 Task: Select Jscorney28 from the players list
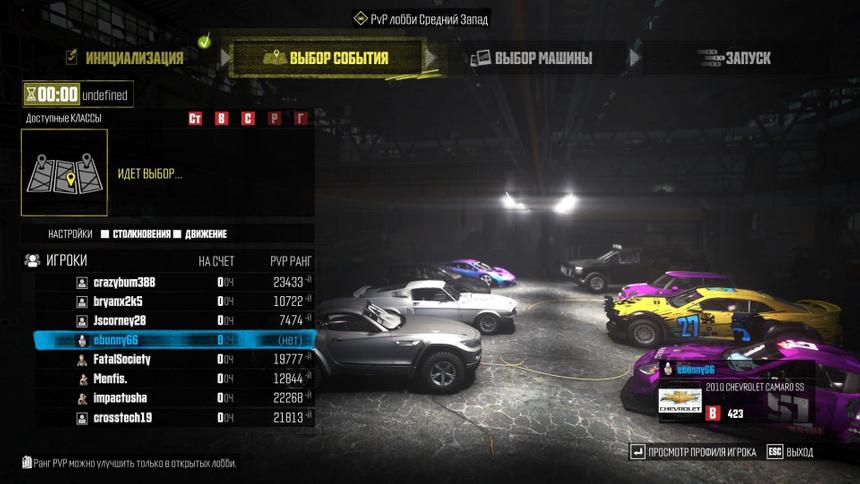(x=119, y=320)
